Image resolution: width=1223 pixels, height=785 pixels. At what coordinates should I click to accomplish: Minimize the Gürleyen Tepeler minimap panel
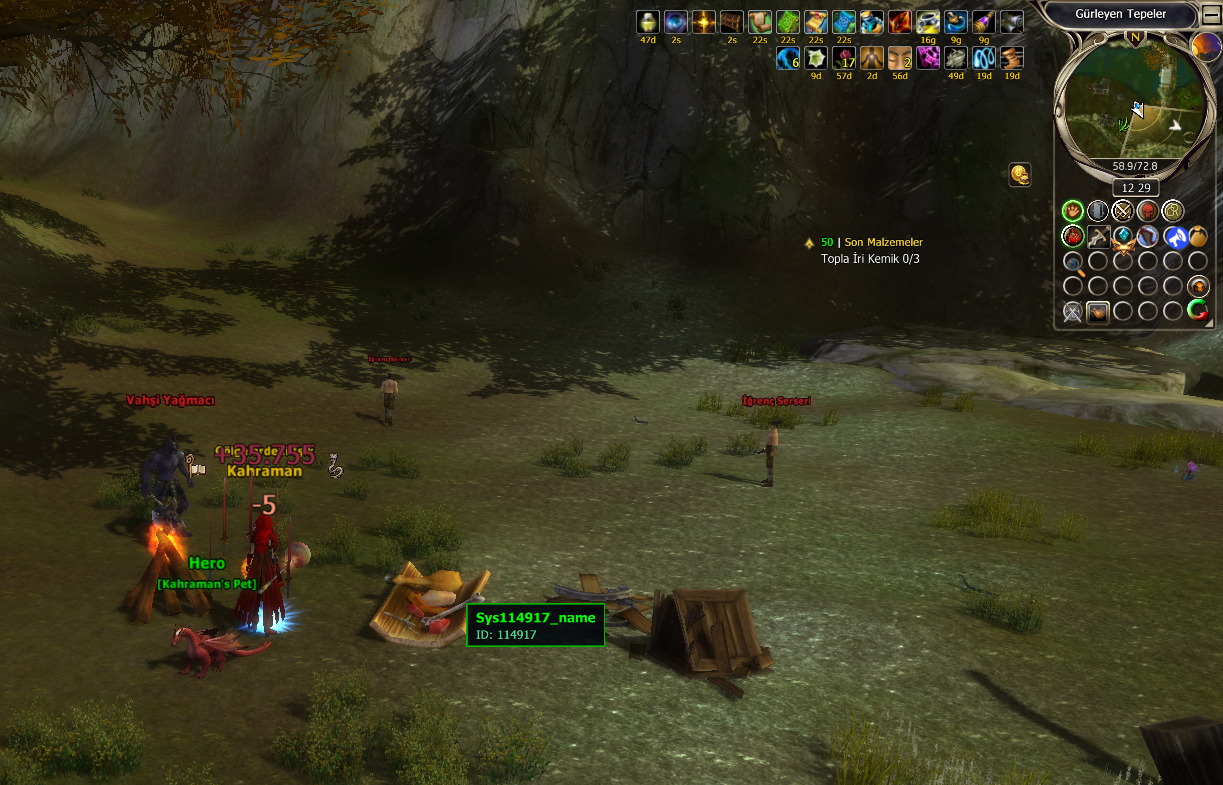[1211, 14]
